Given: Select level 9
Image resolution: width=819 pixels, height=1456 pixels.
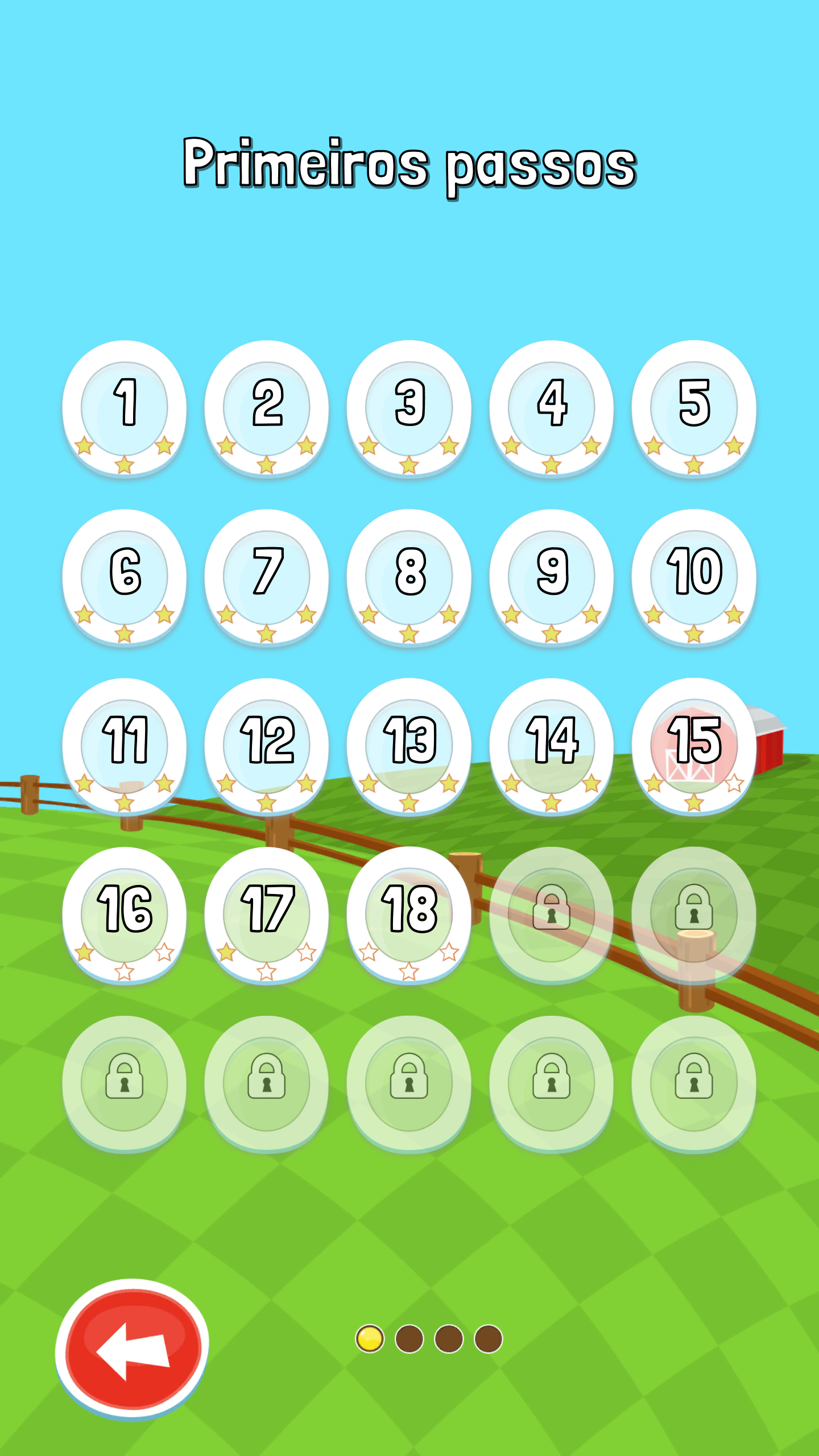Looking at the screenshot, I should [551, 576].
